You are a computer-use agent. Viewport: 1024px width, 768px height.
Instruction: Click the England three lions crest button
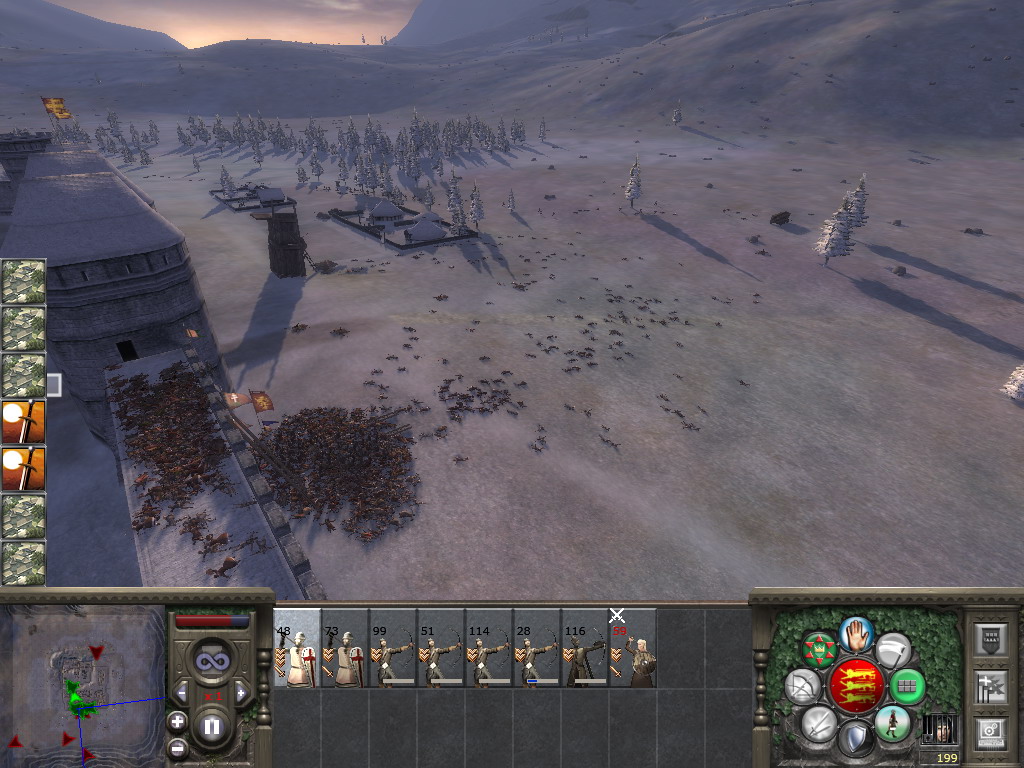856,686
